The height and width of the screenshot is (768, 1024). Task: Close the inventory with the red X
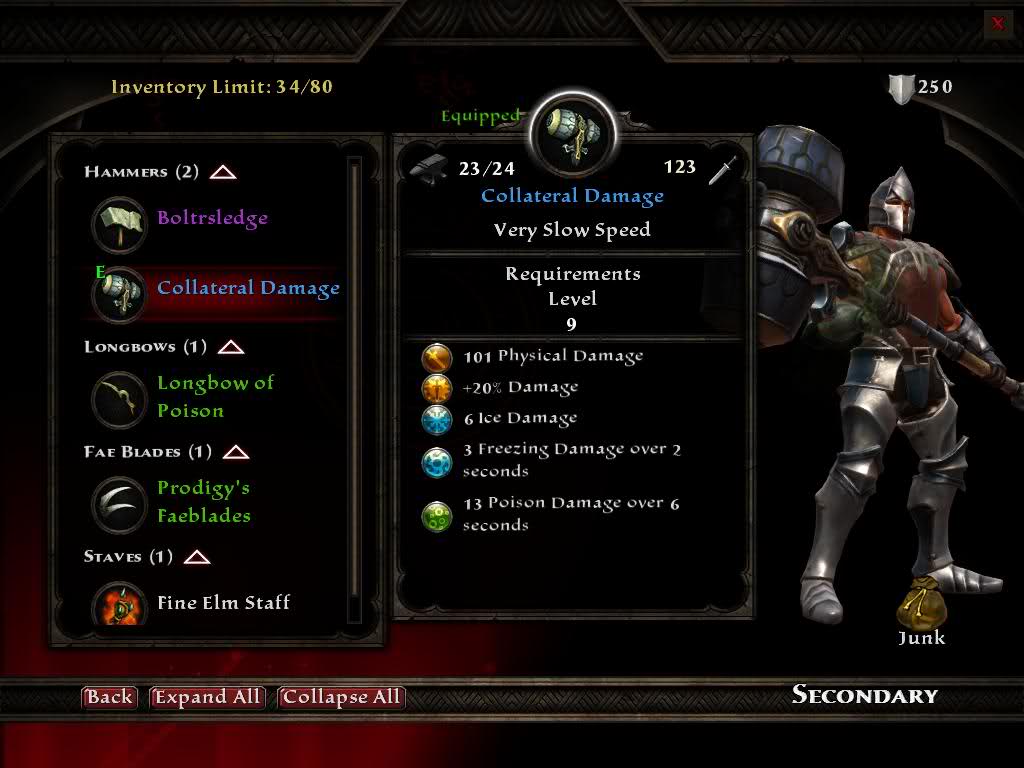tap(997, 24)
